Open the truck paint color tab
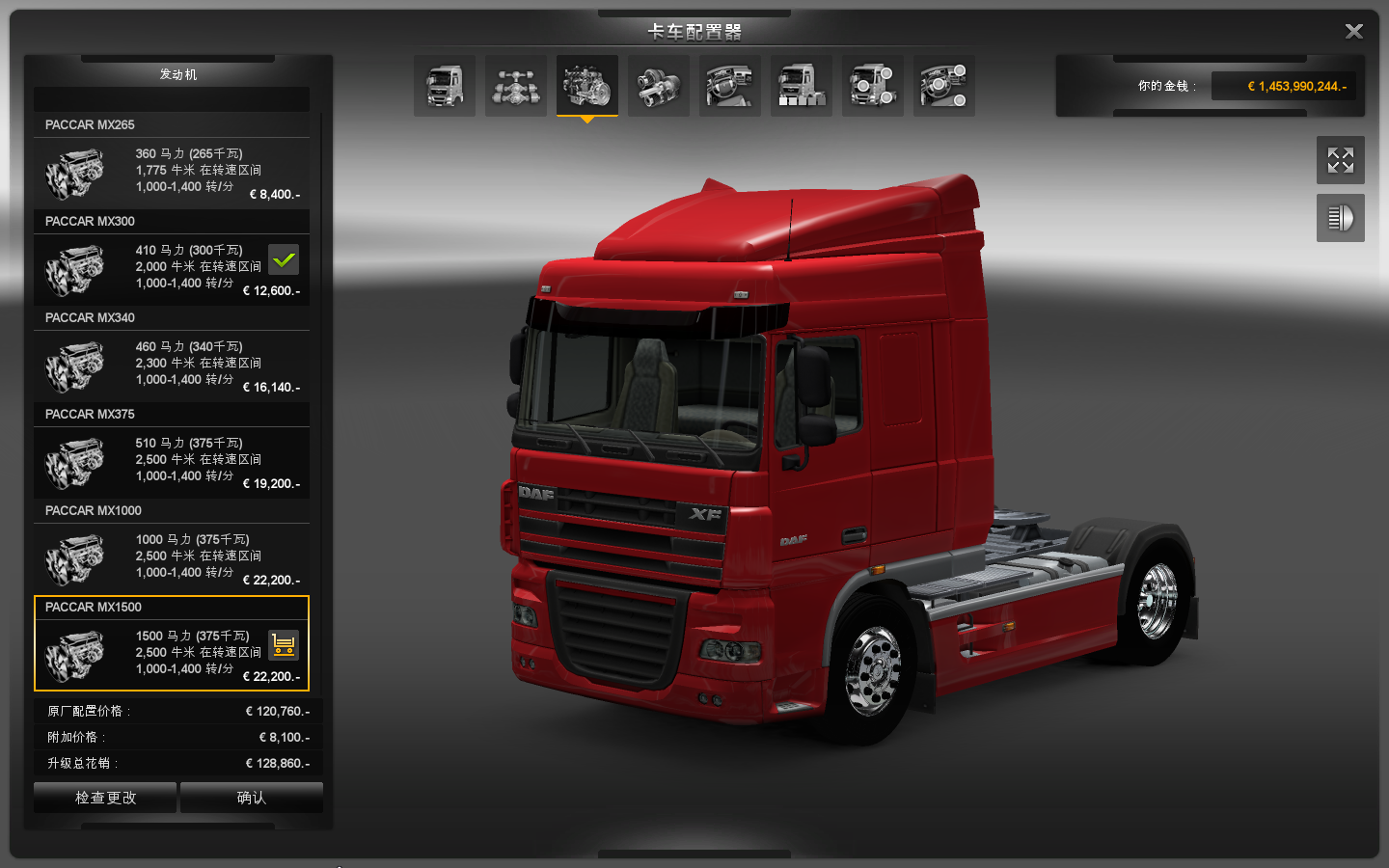1389x868 pixels. [x=802, y=86]
